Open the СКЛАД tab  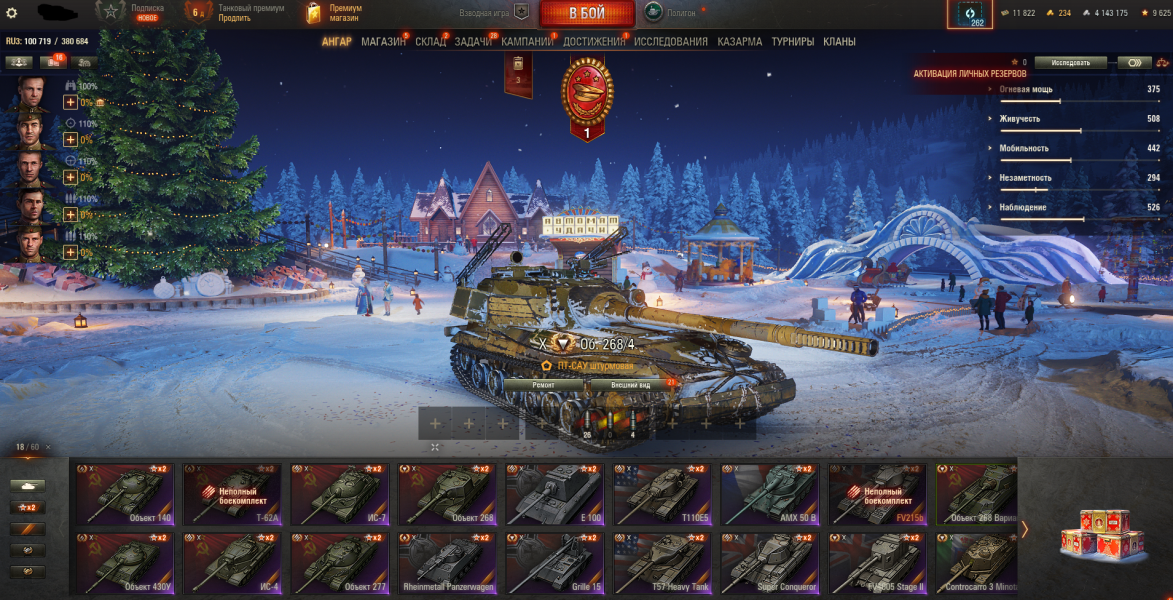pyautogui.click(x=430, y=42)
